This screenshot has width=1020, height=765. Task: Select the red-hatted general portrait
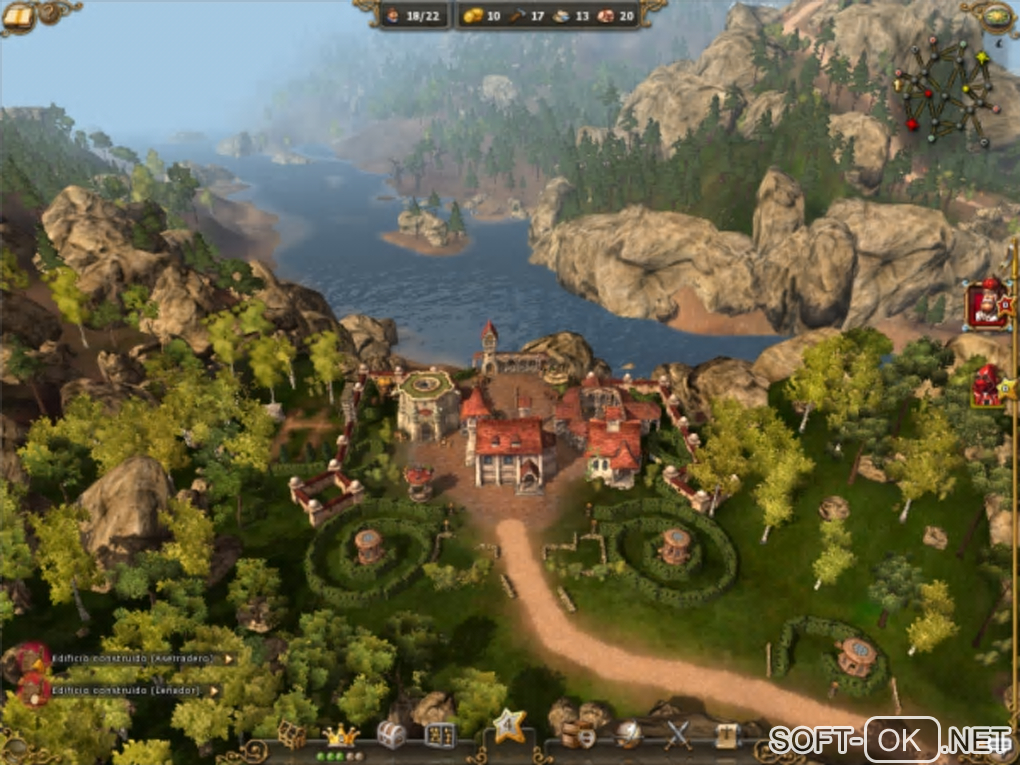(987, 304)
